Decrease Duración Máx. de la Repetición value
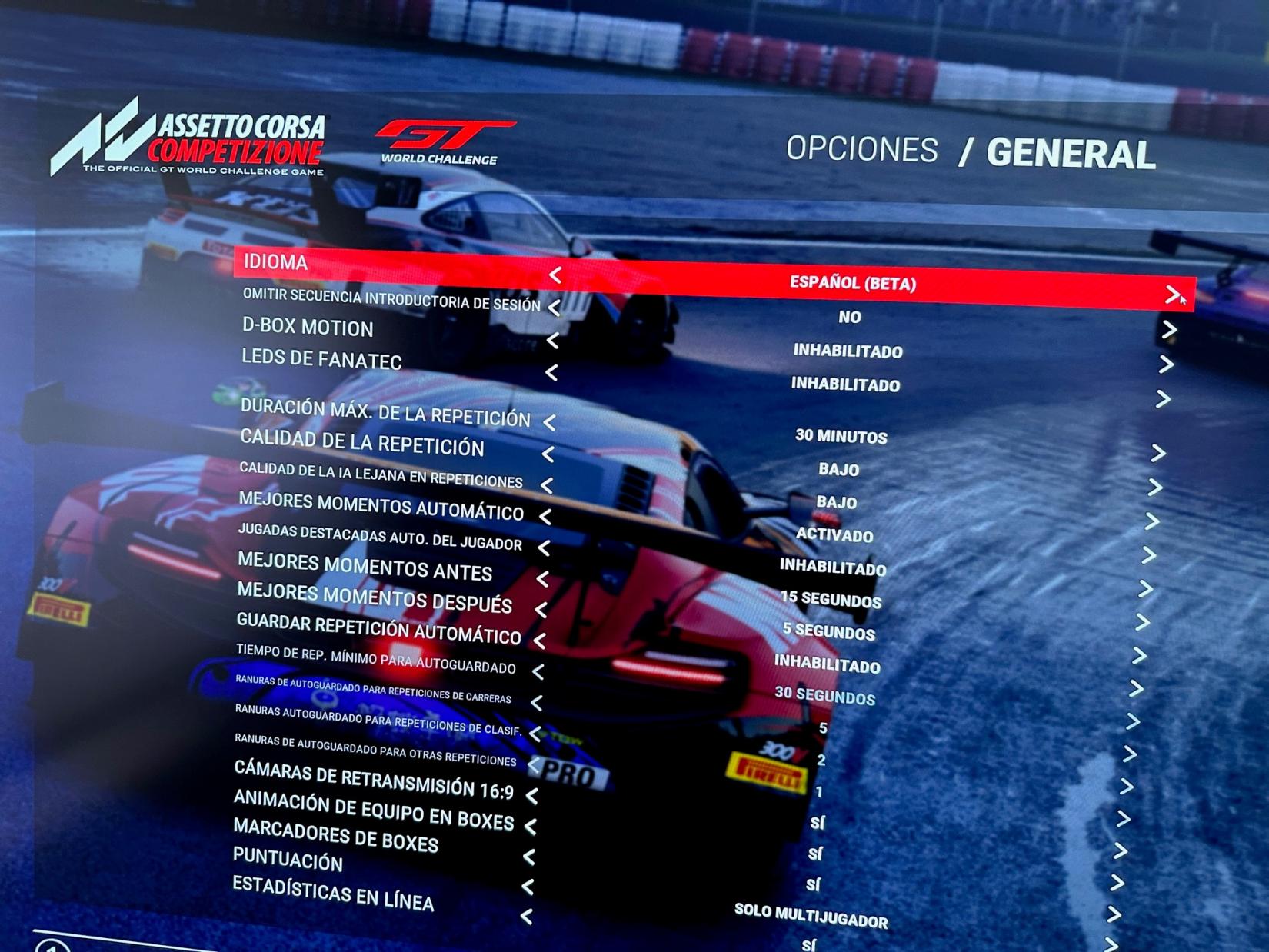Viewport: 1269px width, 952px height. [549, 422]
